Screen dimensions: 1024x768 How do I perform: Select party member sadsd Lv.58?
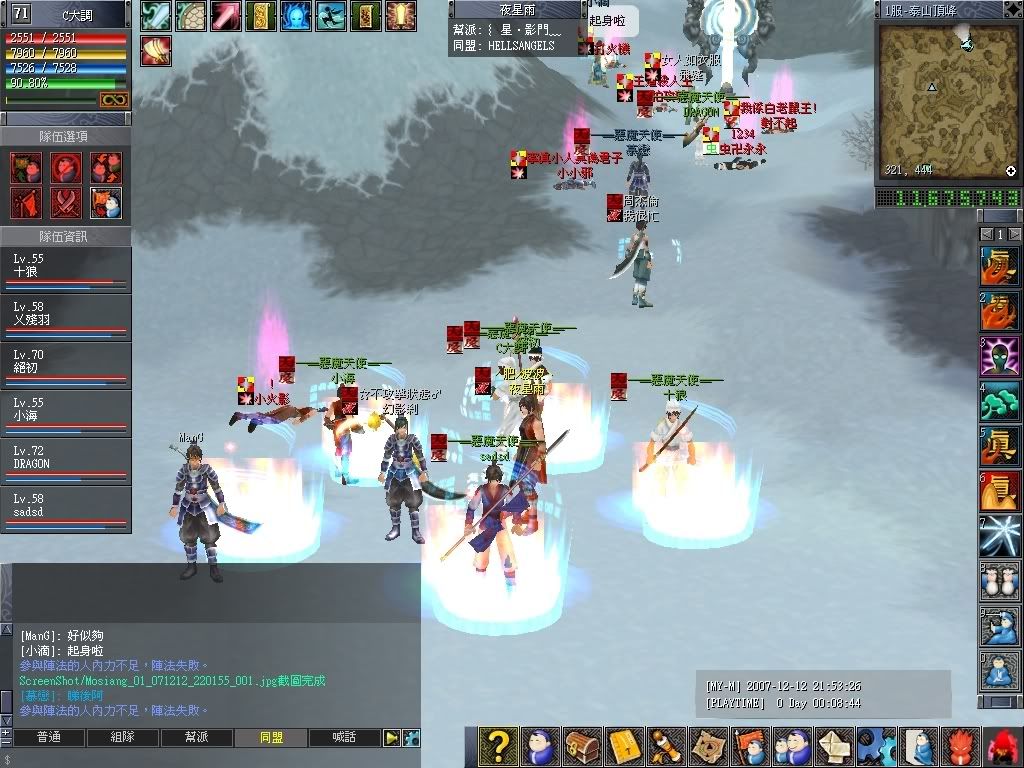(65, 510)
